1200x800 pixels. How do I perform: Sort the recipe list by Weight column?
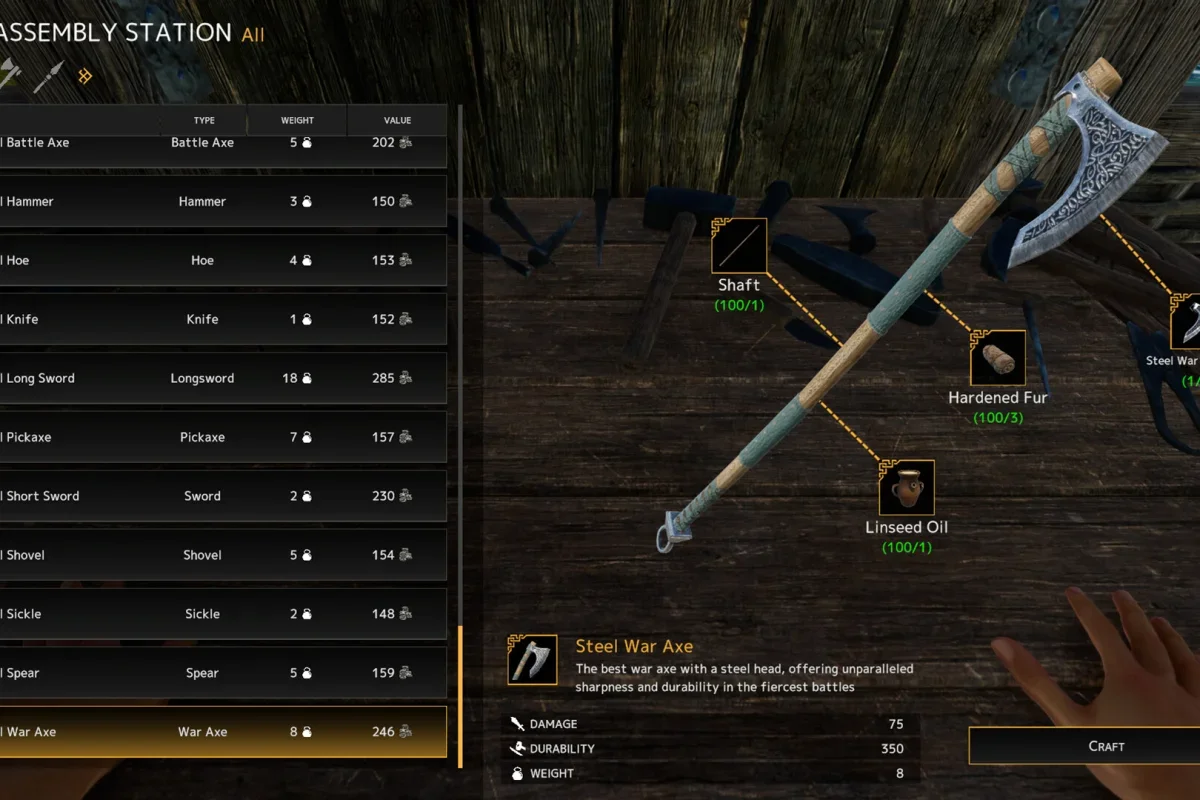(297, 121)
